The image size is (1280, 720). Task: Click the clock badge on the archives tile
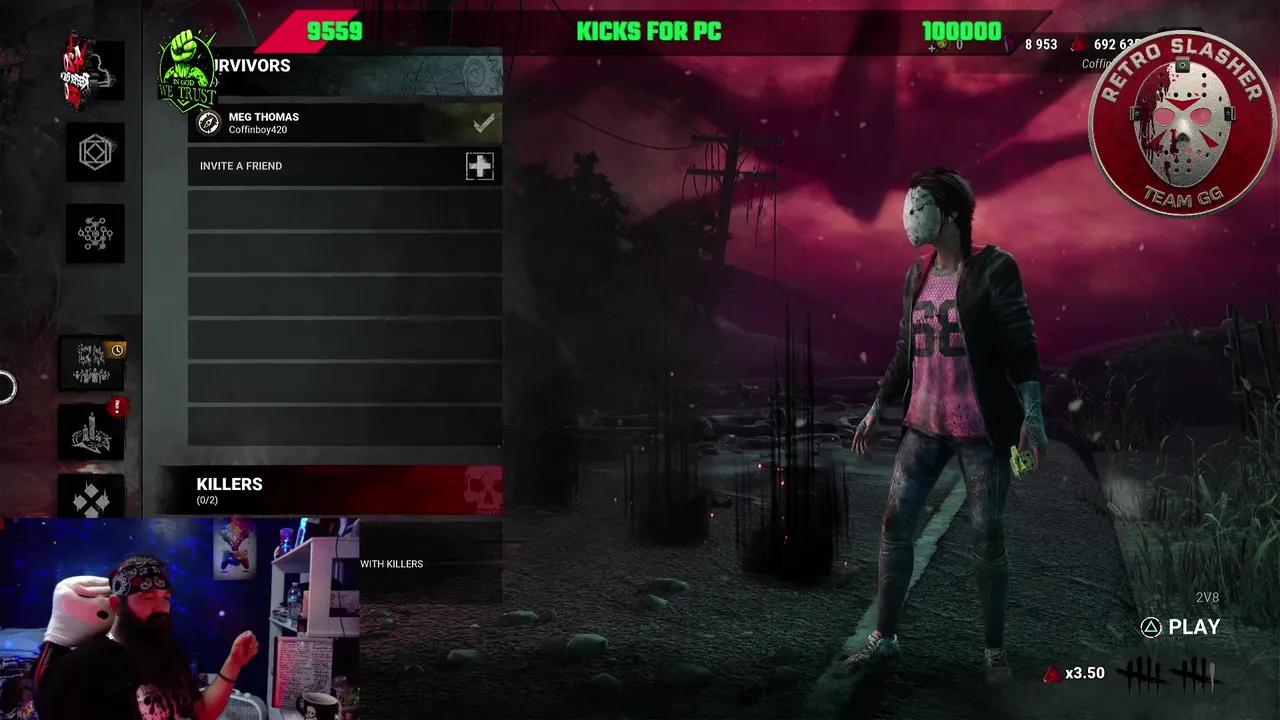[119, 350]
